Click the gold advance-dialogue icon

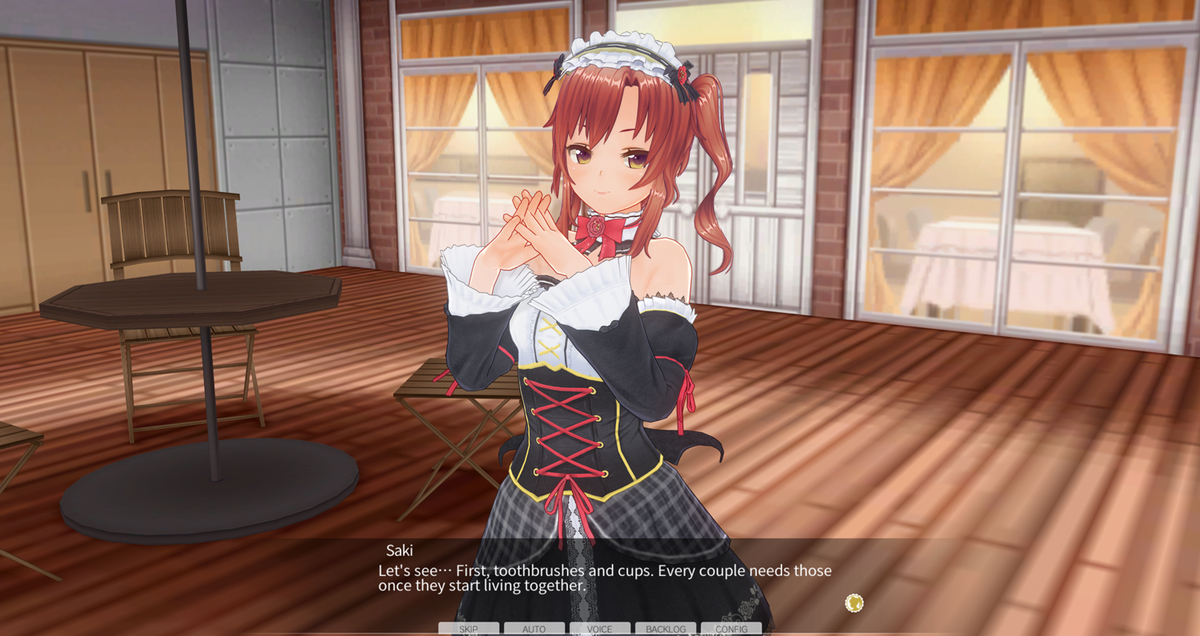click(854, 602)
